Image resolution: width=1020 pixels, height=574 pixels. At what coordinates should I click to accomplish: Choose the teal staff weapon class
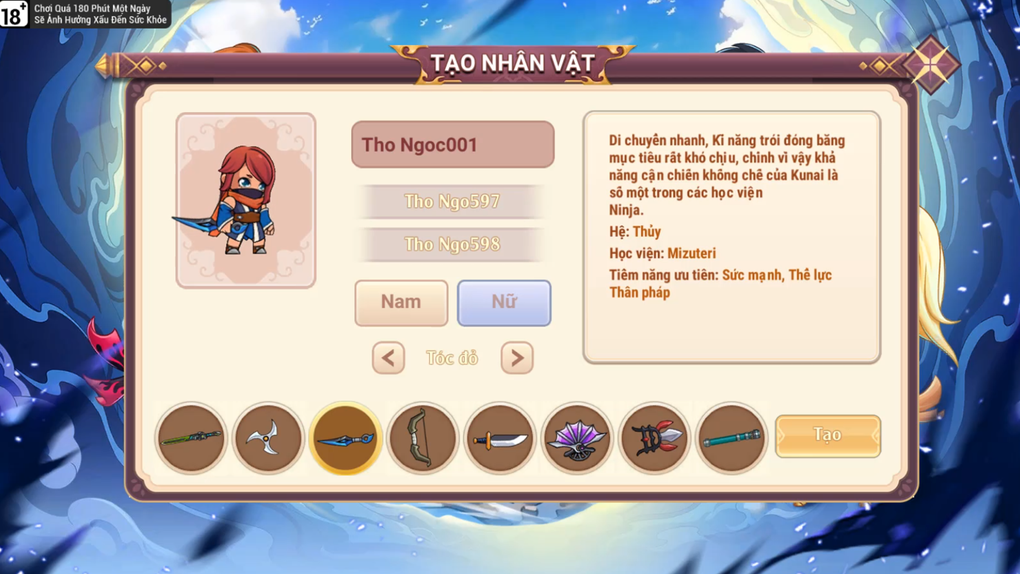pyautogui.click(x=731, y=438)
